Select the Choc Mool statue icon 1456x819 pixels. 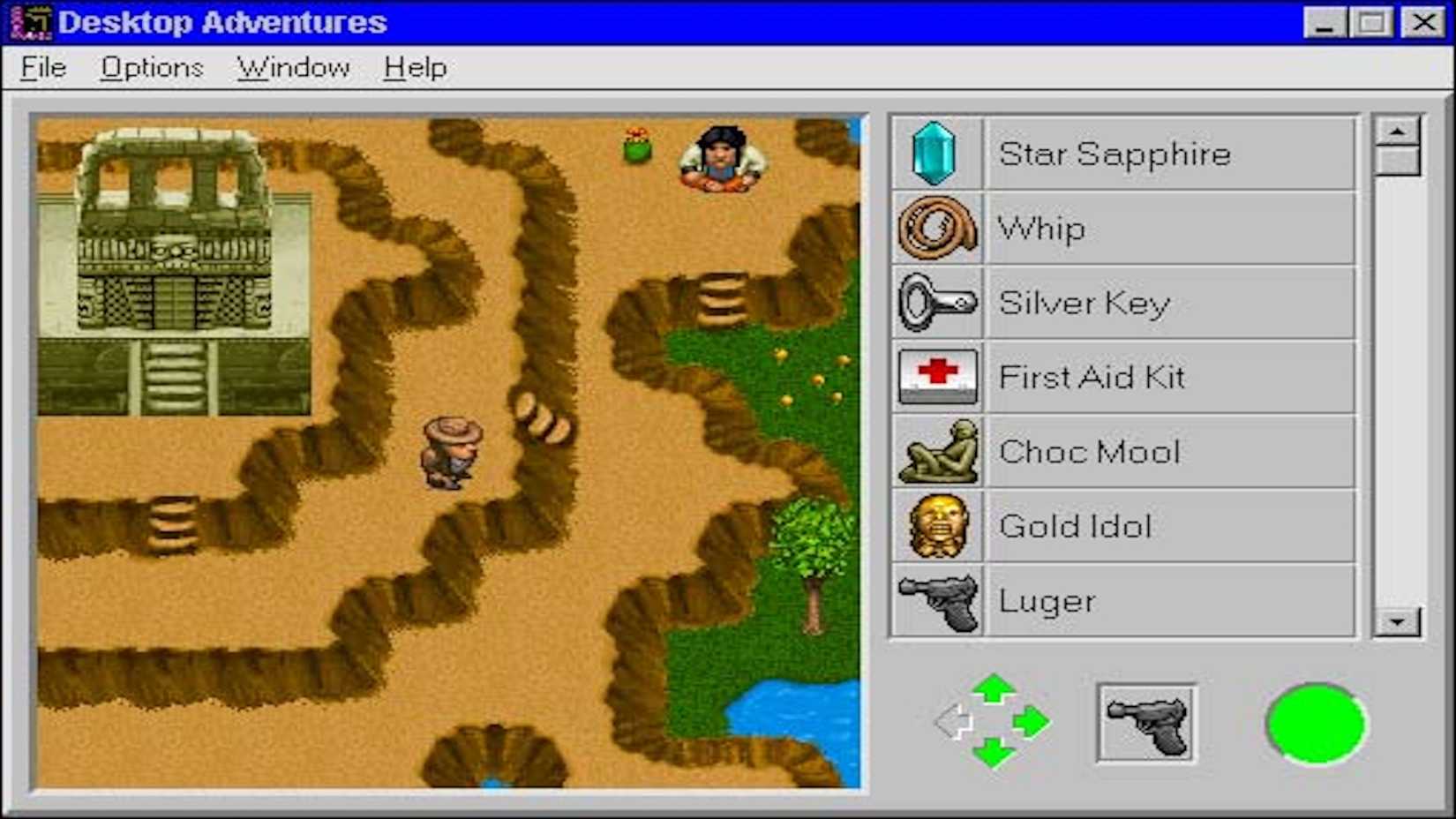(937, 452)
